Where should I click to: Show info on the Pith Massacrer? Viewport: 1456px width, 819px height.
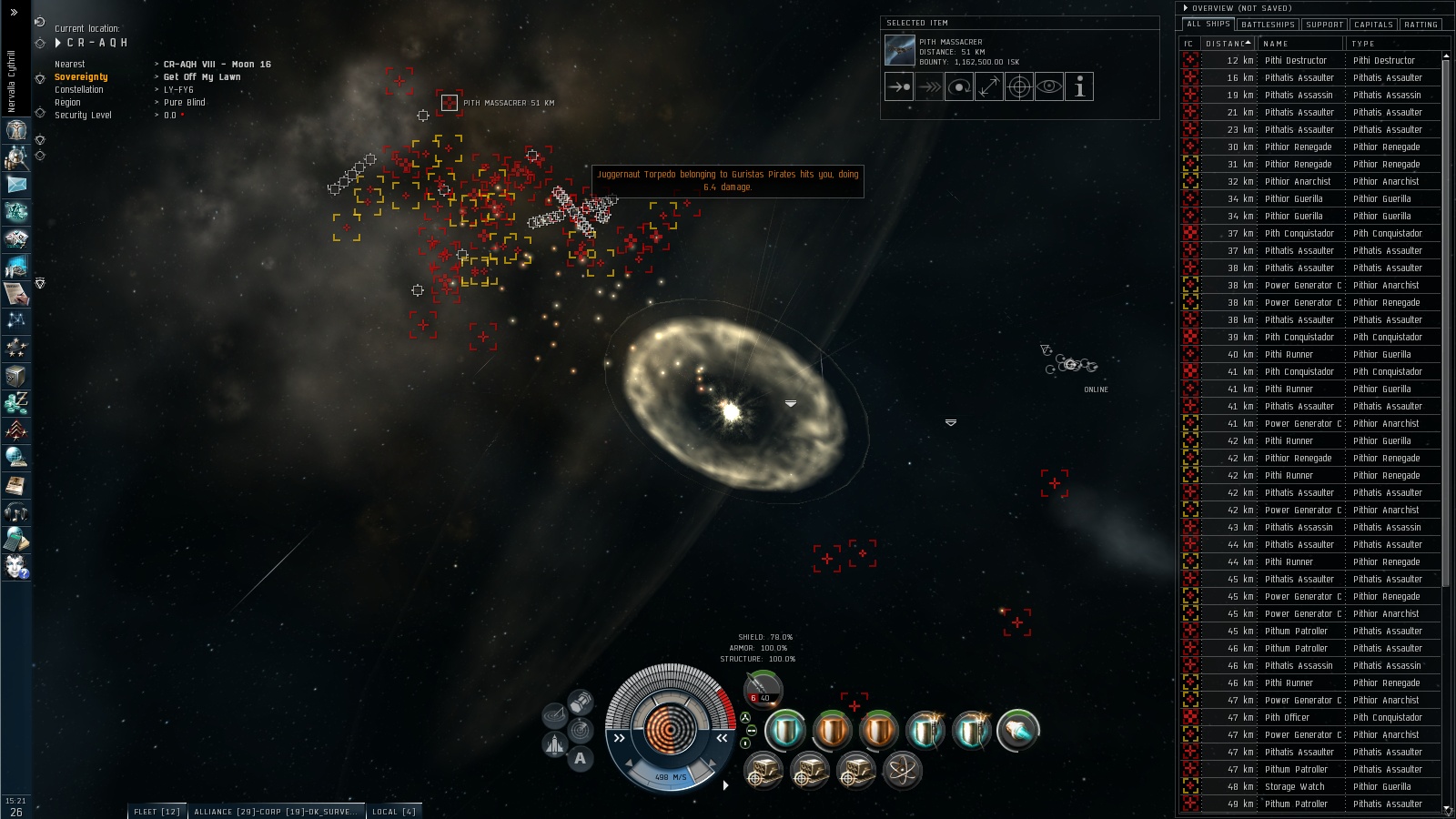click(x=1079, y=87)
